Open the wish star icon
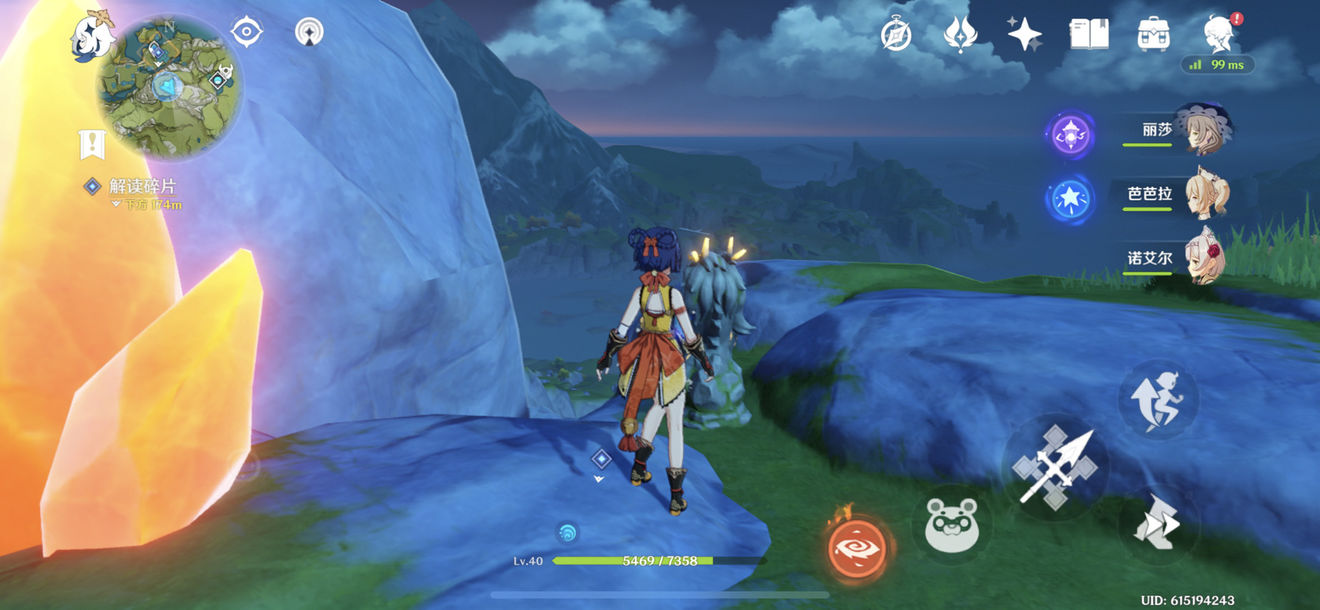The image size is (1320, 610). (1024, 34)
